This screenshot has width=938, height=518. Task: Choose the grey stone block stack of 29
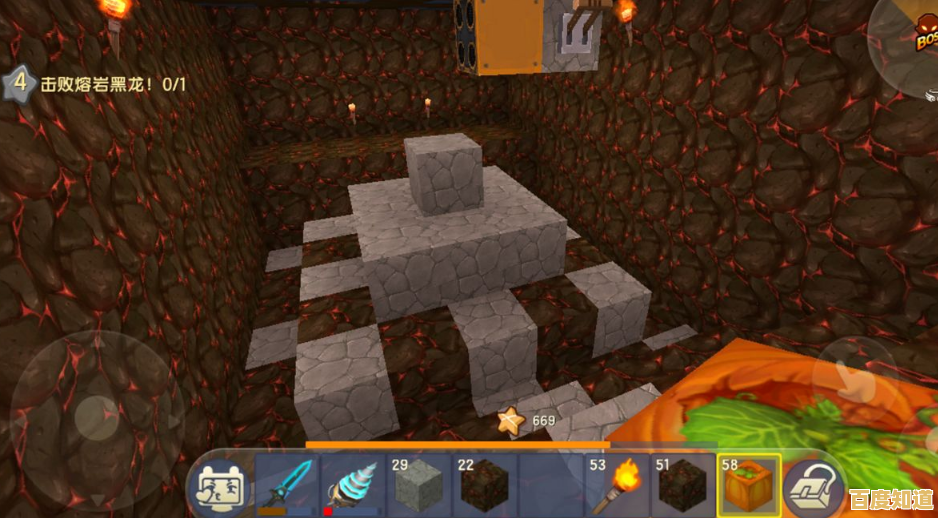[x=418, y=485]
